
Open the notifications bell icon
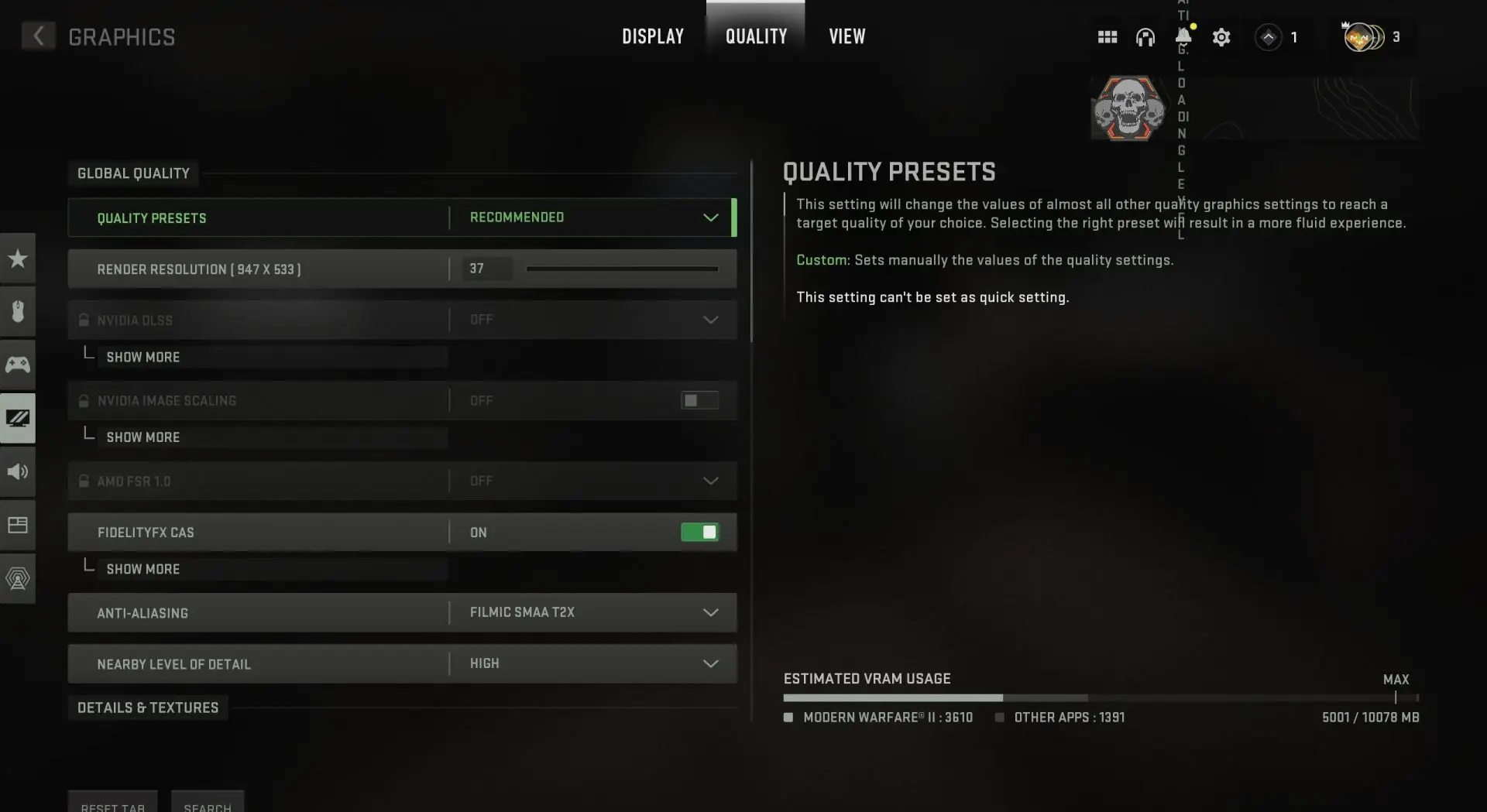(1182, 36)
